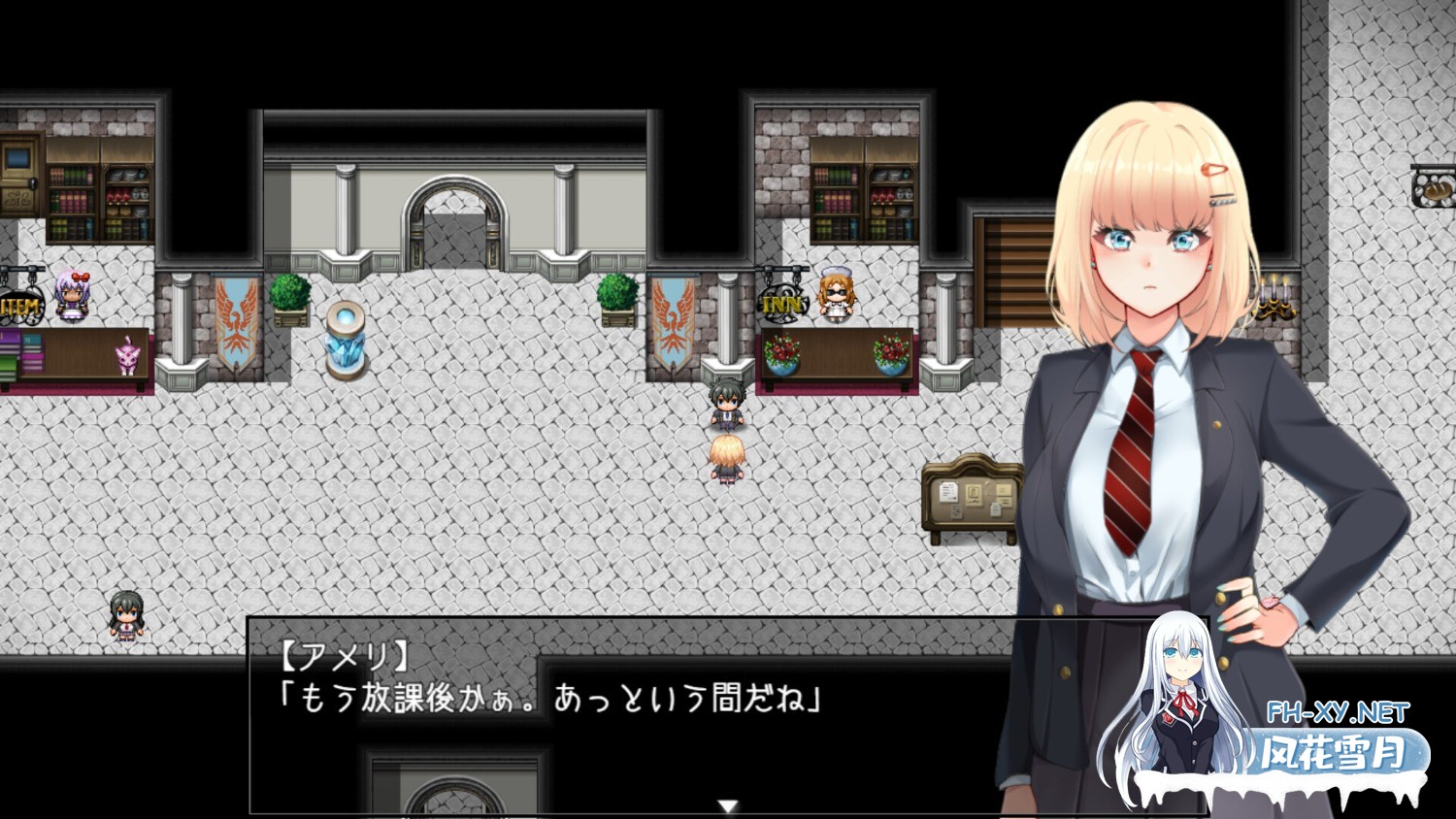Click Ameri's dialogue message text
The image size is (1456, 819).
point(548,699)
